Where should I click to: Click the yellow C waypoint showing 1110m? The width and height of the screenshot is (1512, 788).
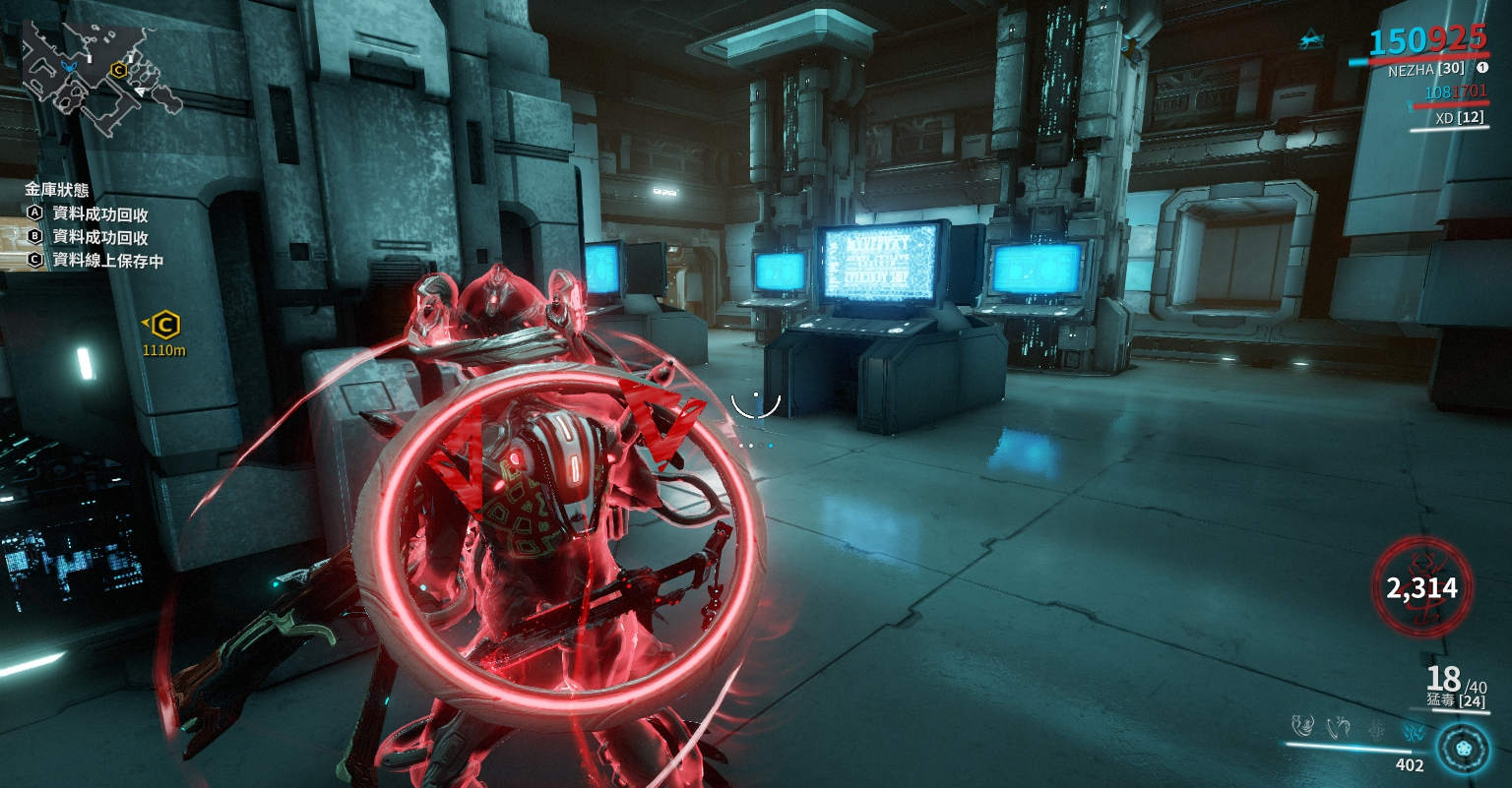click(165, 324)
